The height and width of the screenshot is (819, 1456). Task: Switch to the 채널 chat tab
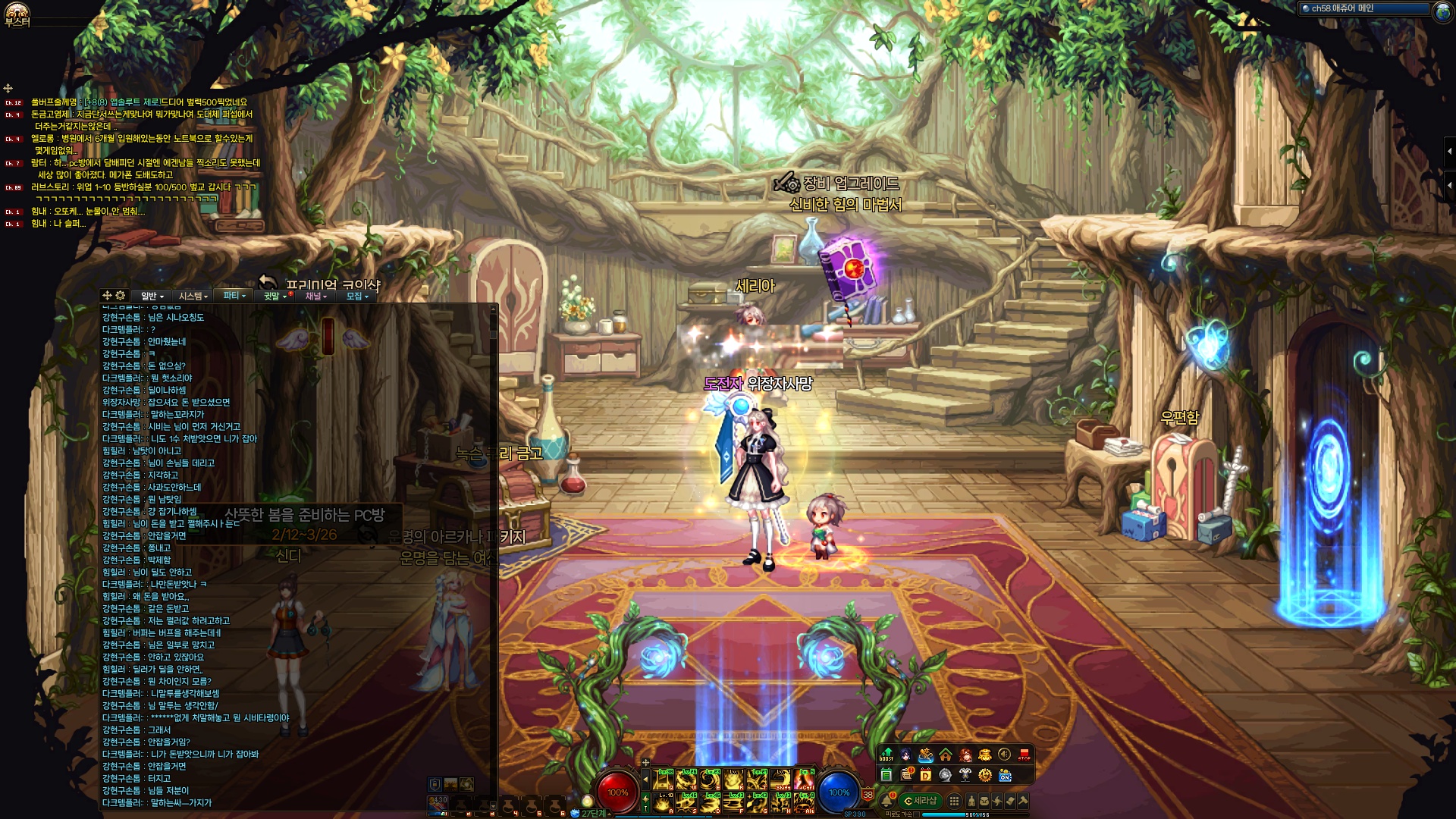(x=315, y=296)
